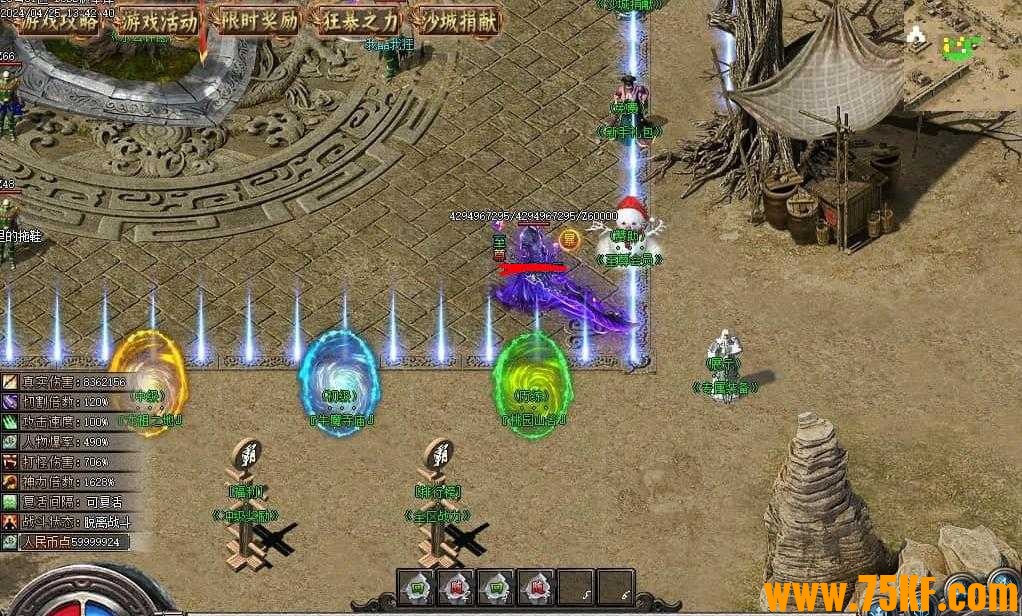Open the 游戏活动 events menu
The image size is (1022, 616).
pos(157,20)
